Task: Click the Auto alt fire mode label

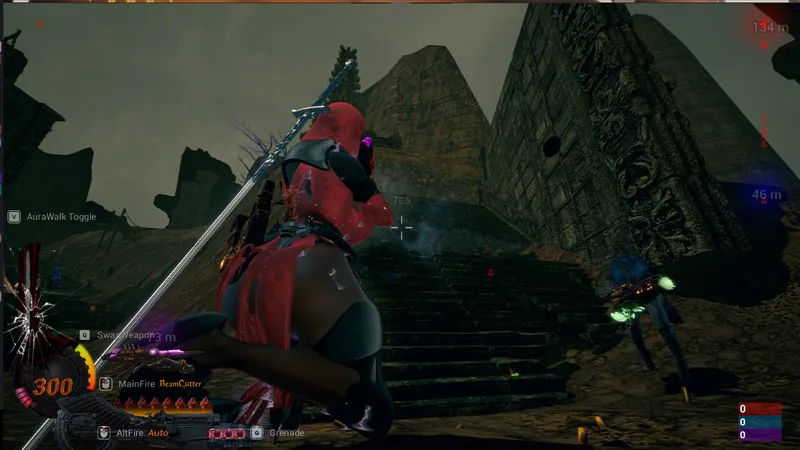Action: tap(158, 433)
